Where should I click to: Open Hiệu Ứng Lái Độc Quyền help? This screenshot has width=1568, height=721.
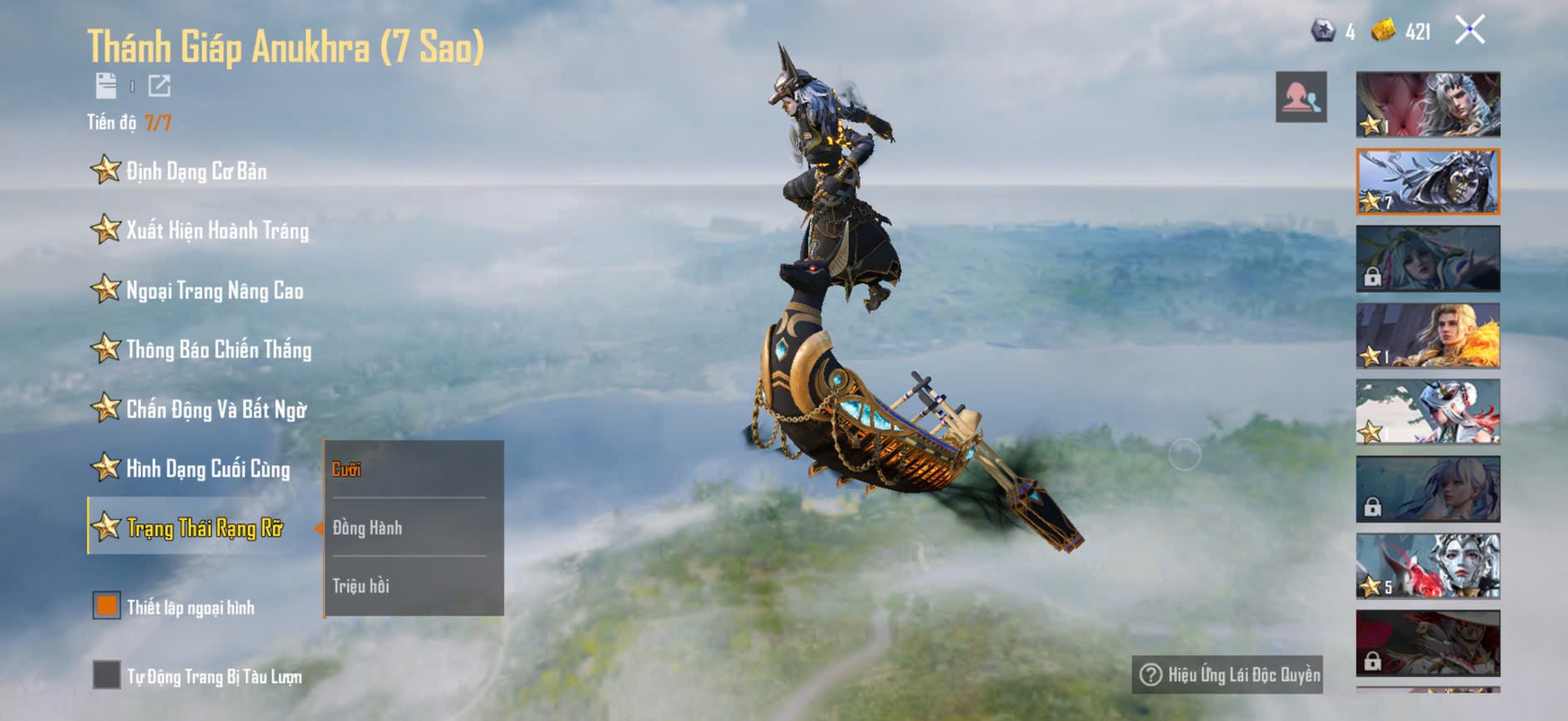pyautogui.click(x=1227, y=674)
